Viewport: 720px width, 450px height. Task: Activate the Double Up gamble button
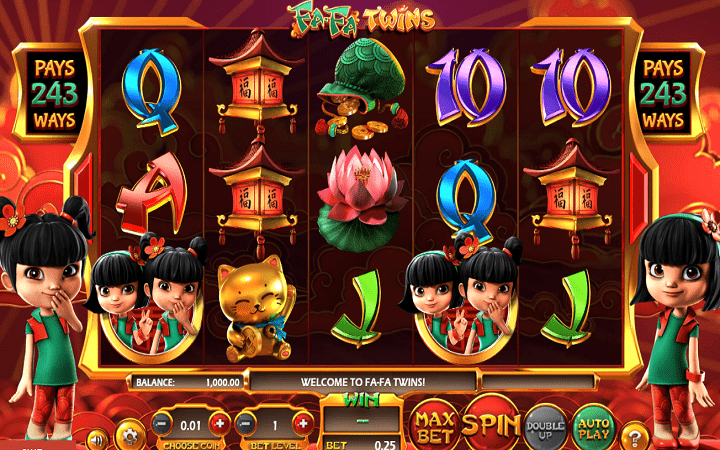546,424
